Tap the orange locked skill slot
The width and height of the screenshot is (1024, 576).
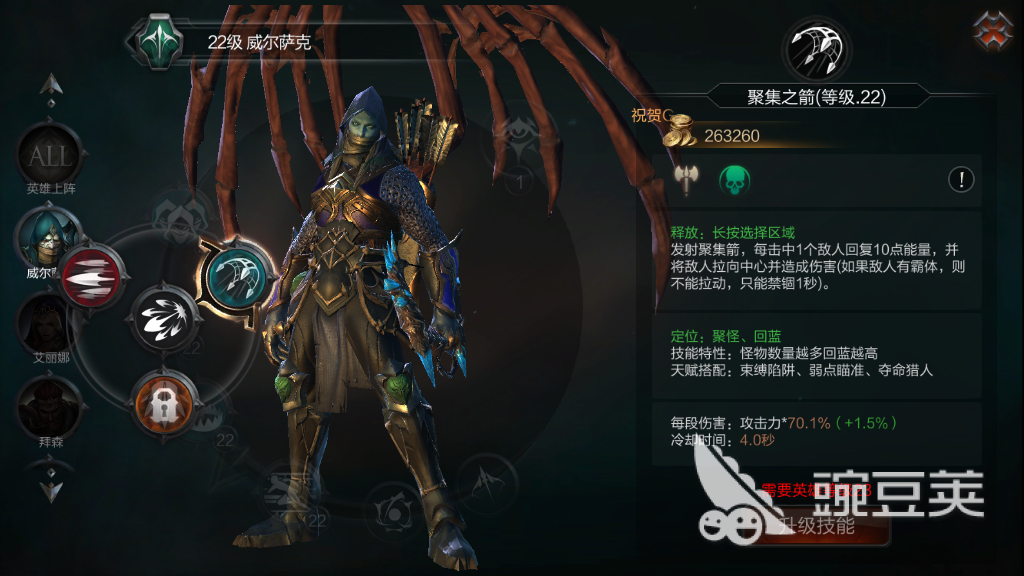click(163, 400)
